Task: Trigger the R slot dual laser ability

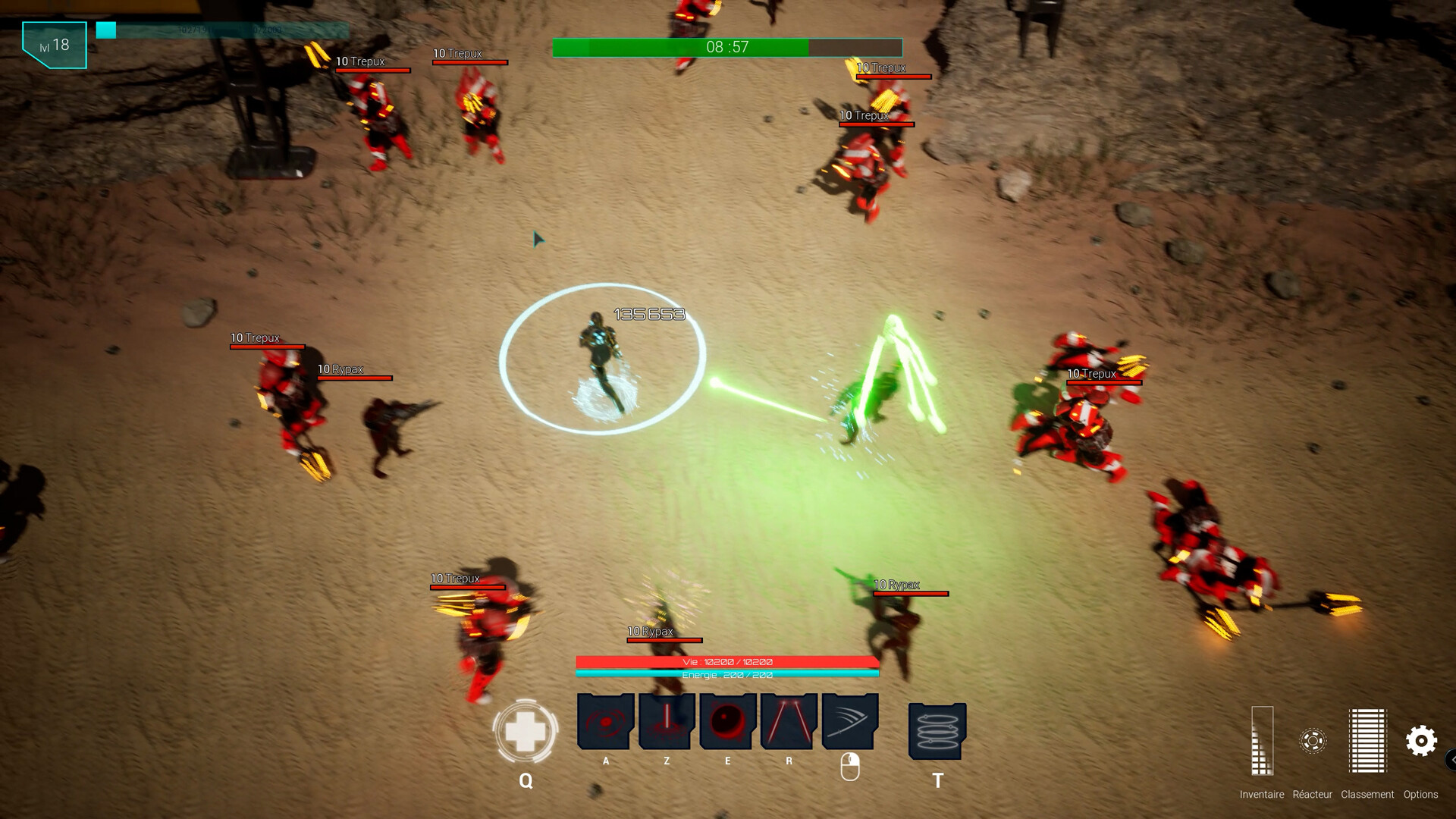Action: click(x=787, y=722)
